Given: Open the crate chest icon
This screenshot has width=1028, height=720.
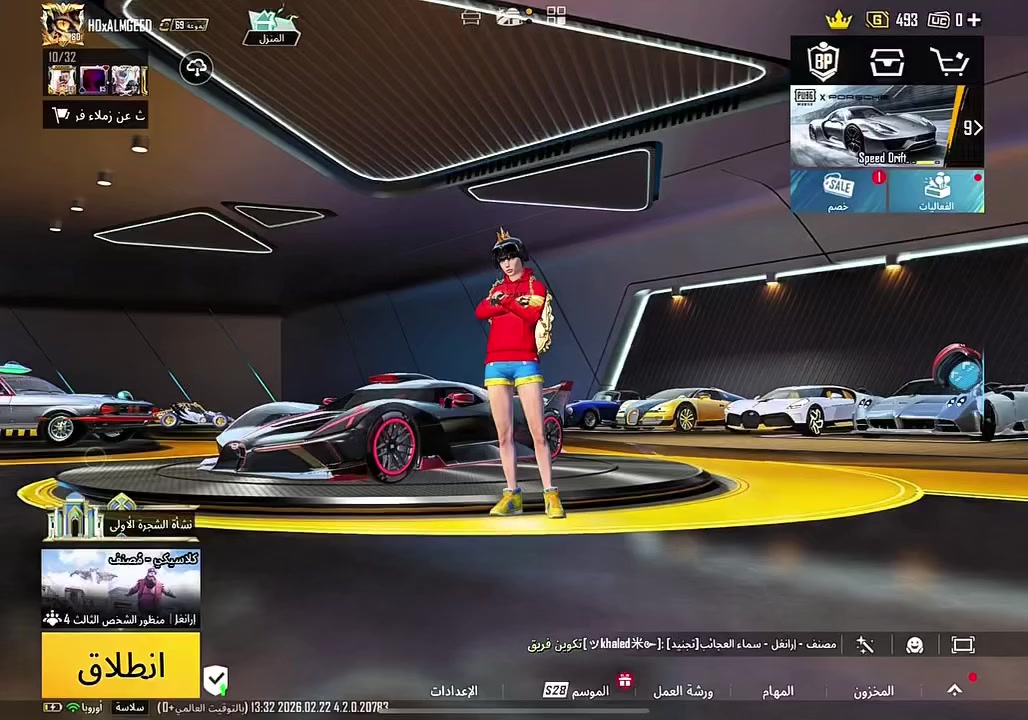Looking at the screenshot, I should tap(886, 62).
